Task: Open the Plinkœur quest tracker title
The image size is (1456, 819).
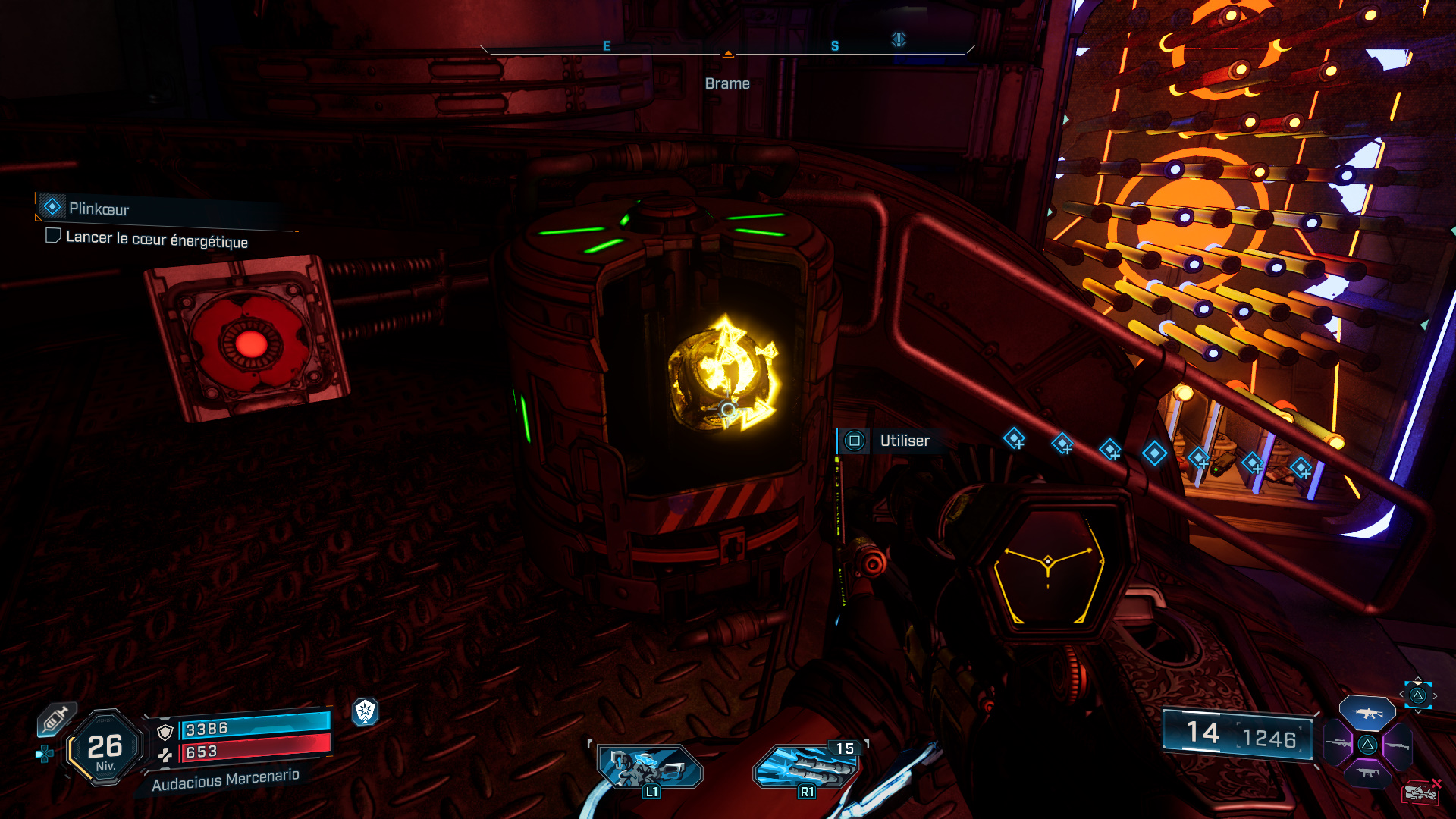Action: 99,209
